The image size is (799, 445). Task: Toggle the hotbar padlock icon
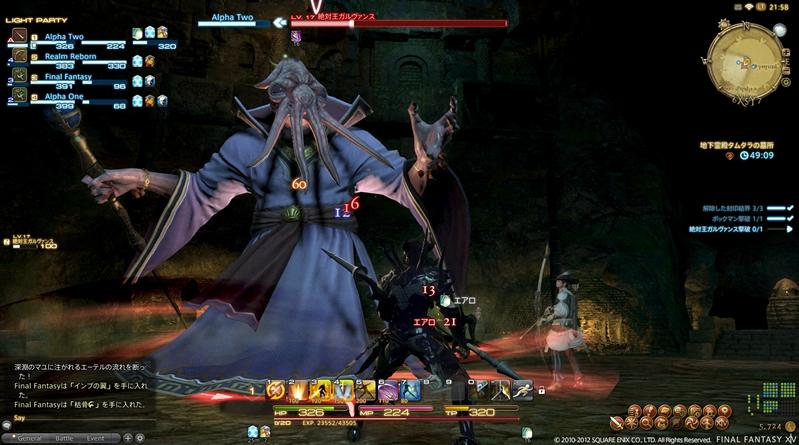(541, 390)
